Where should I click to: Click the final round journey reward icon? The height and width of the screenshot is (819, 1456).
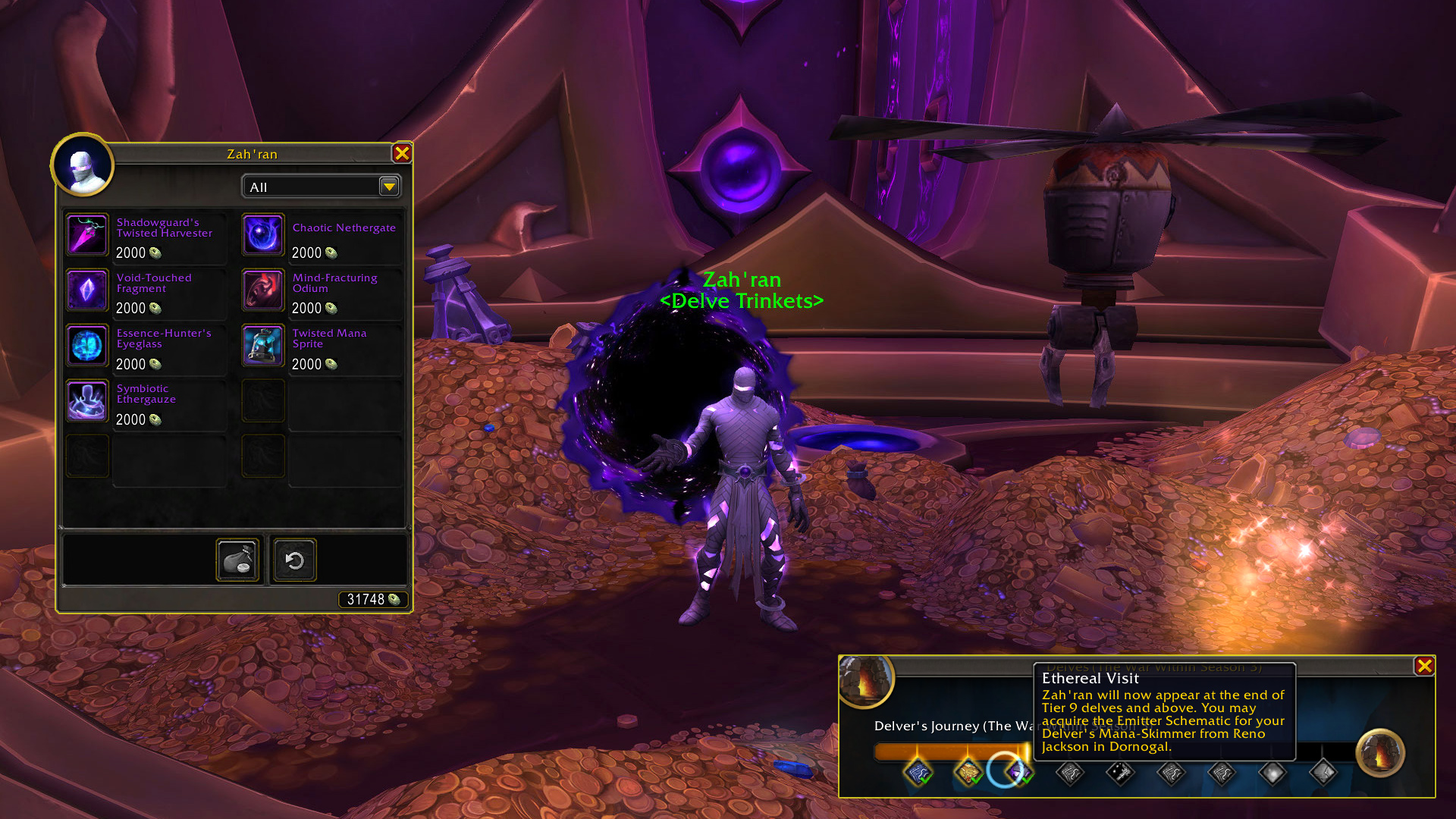tap(1379, 753)
